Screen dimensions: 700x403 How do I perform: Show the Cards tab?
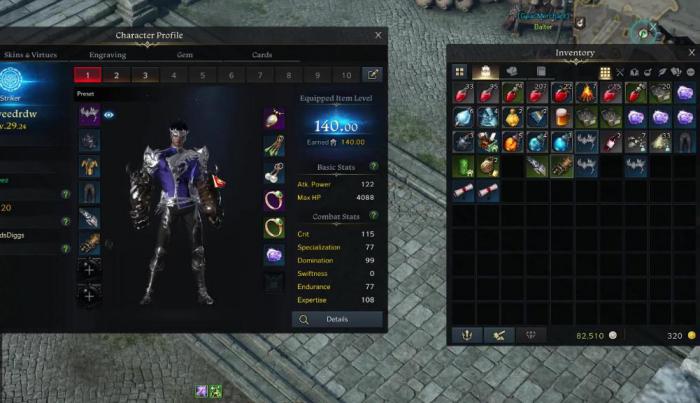[x=261, y=55]
